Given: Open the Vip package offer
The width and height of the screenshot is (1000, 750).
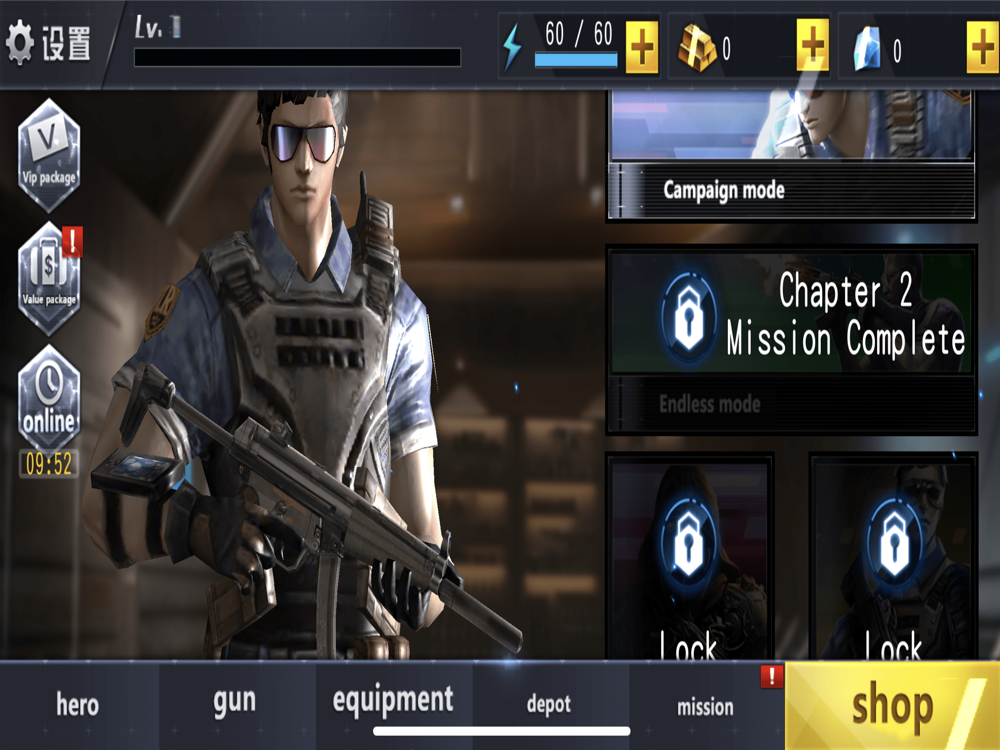Looking at the screenshot, I should pyautogui.click(x=49, y=155).
